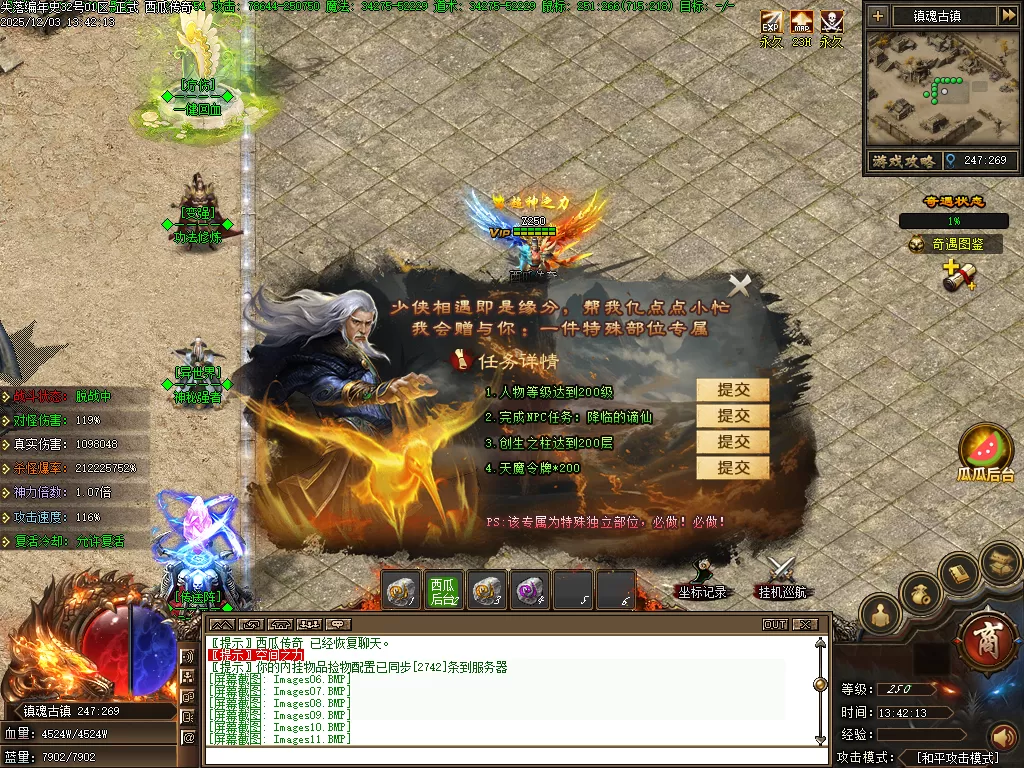Open 坐标记录 coordinate records

point(701,580)
